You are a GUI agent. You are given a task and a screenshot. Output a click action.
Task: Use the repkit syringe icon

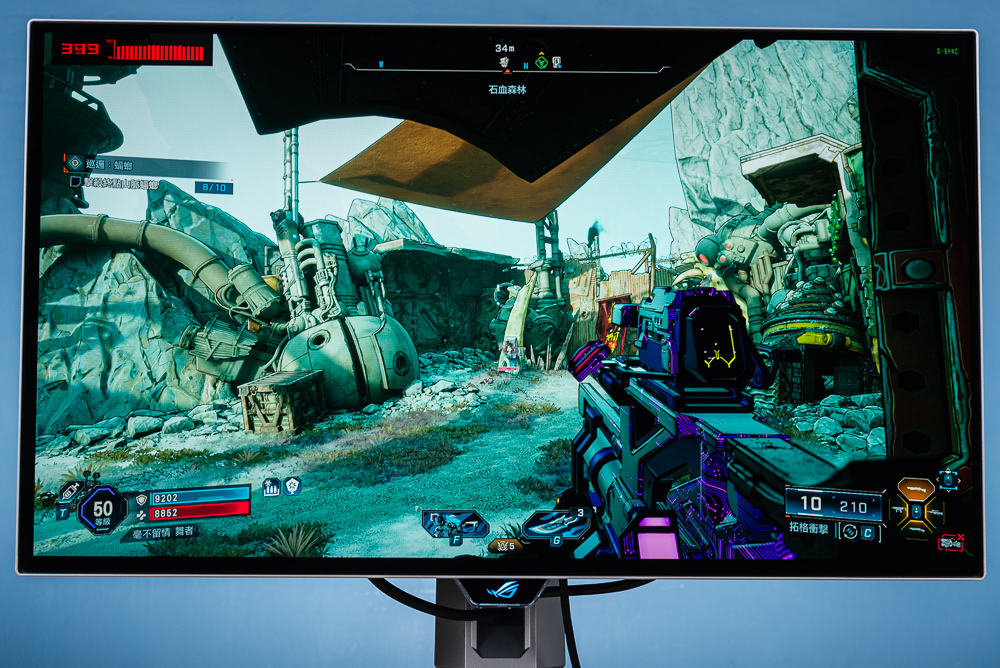(x=70, y=494)
